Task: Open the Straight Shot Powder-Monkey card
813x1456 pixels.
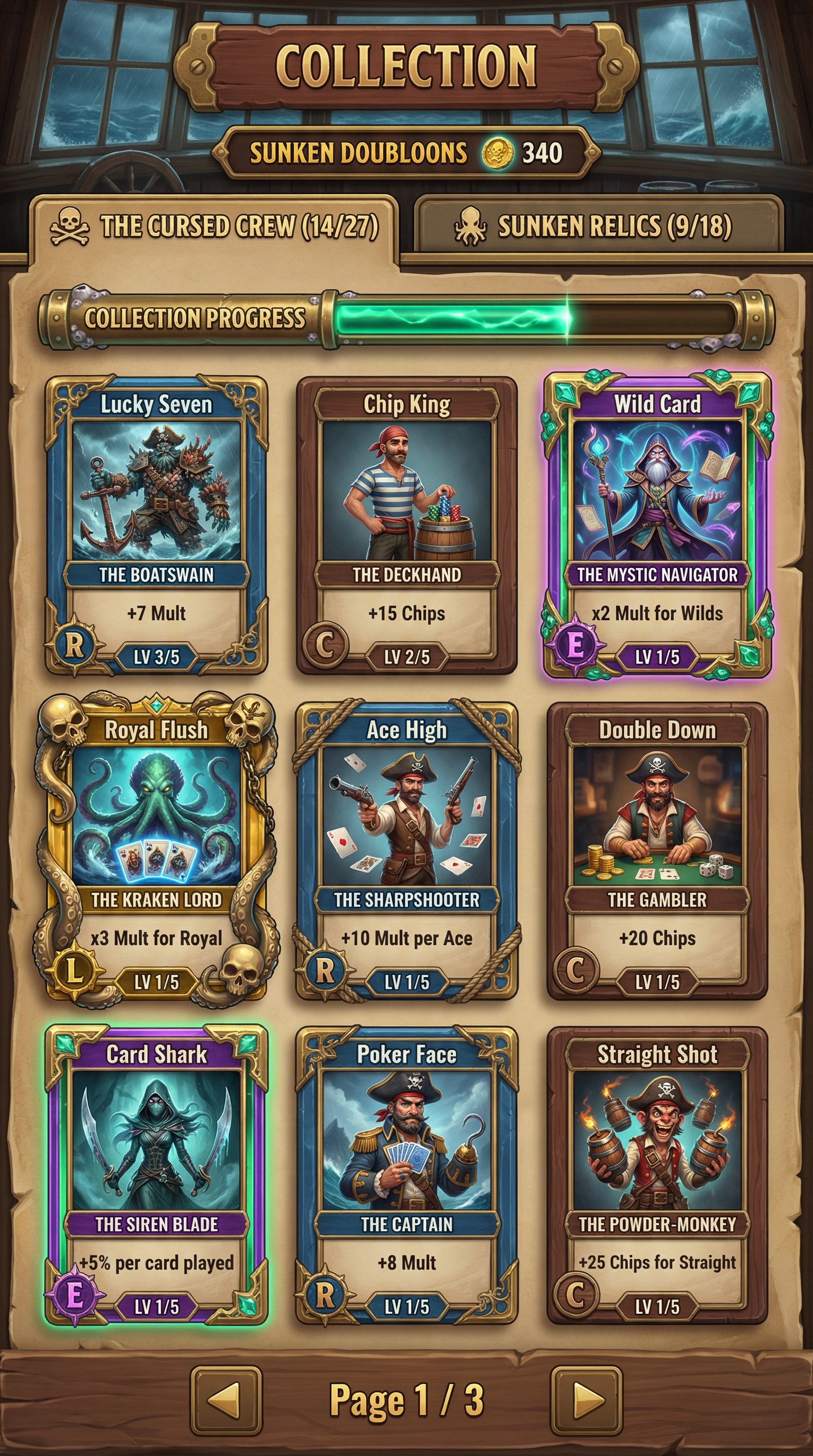Action: pos(657,1175)
